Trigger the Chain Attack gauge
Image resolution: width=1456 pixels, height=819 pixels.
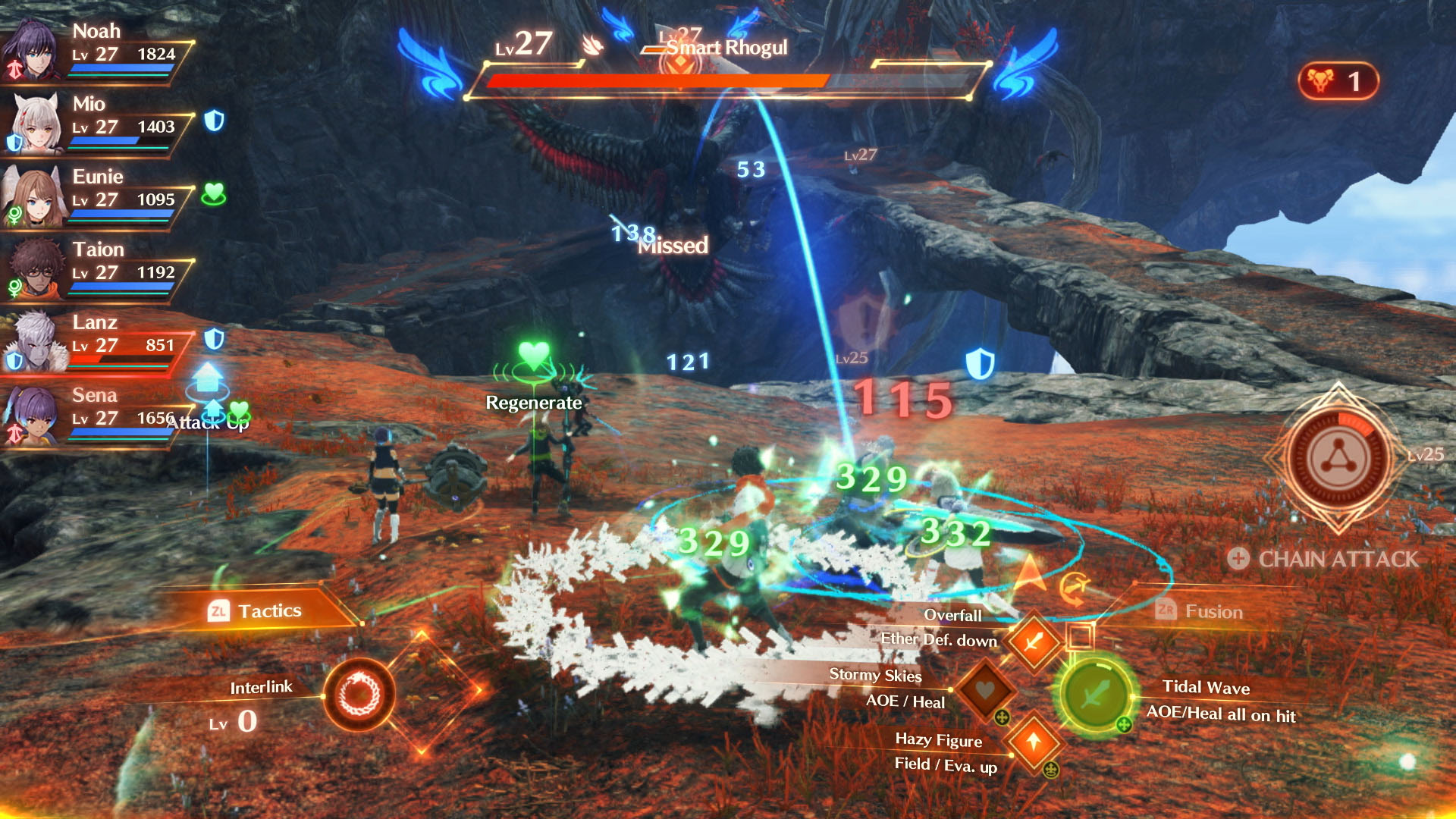point(1338,460)
